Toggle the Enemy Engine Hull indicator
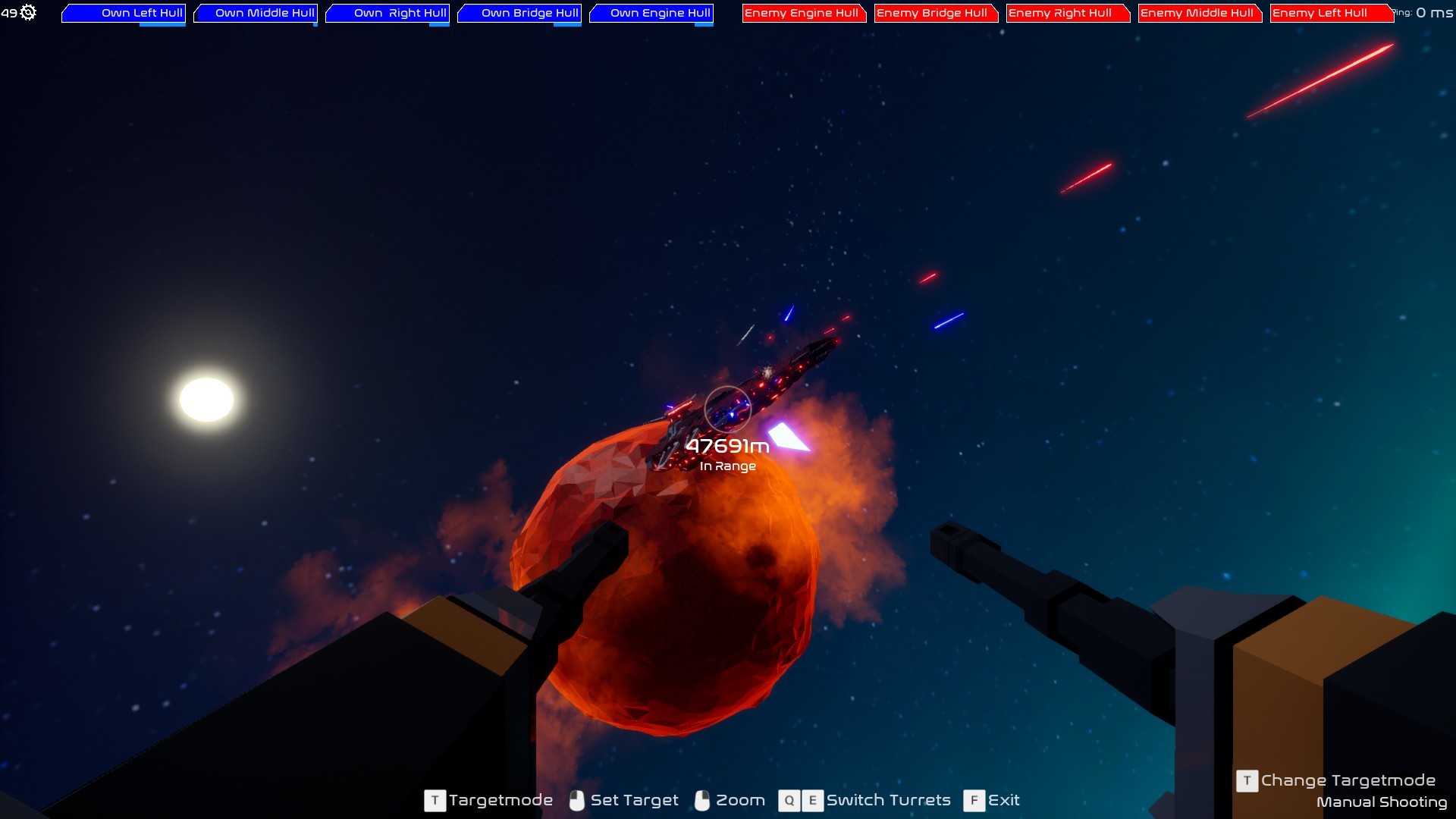1456x819 pixels. click(803, 13)
